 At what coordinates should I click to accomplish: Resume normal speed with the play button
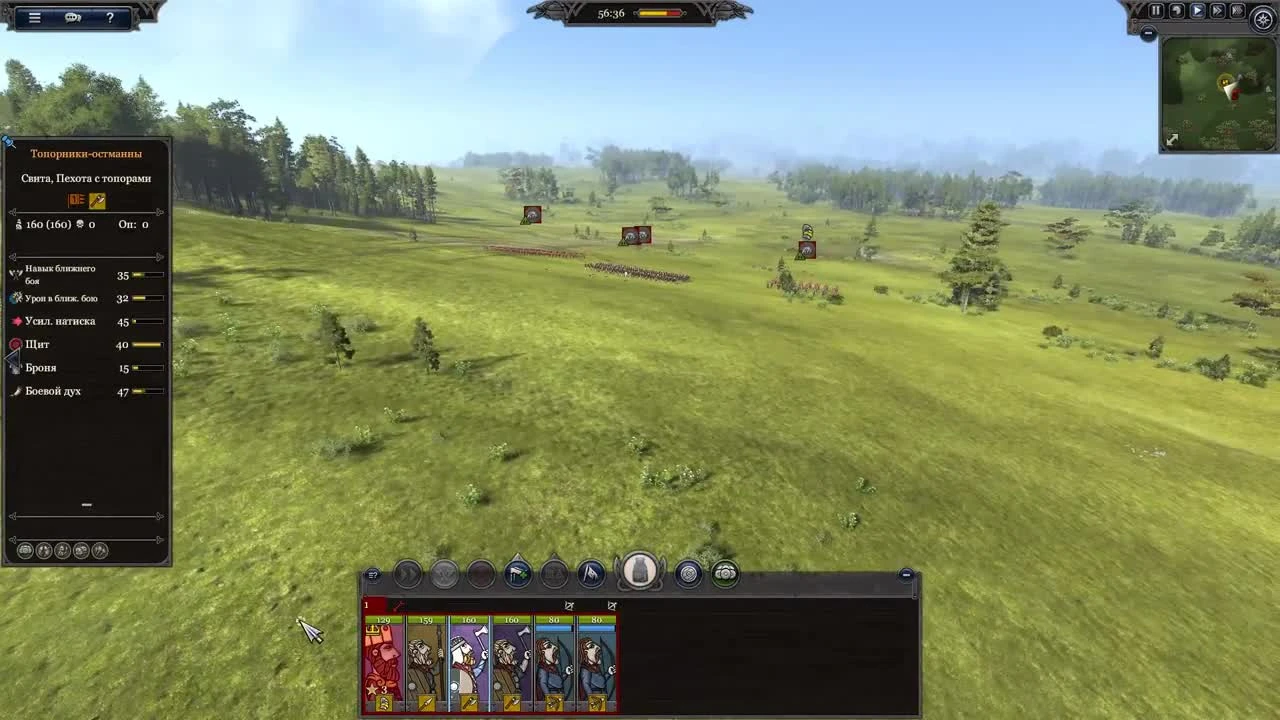[x=1197, y=10]
